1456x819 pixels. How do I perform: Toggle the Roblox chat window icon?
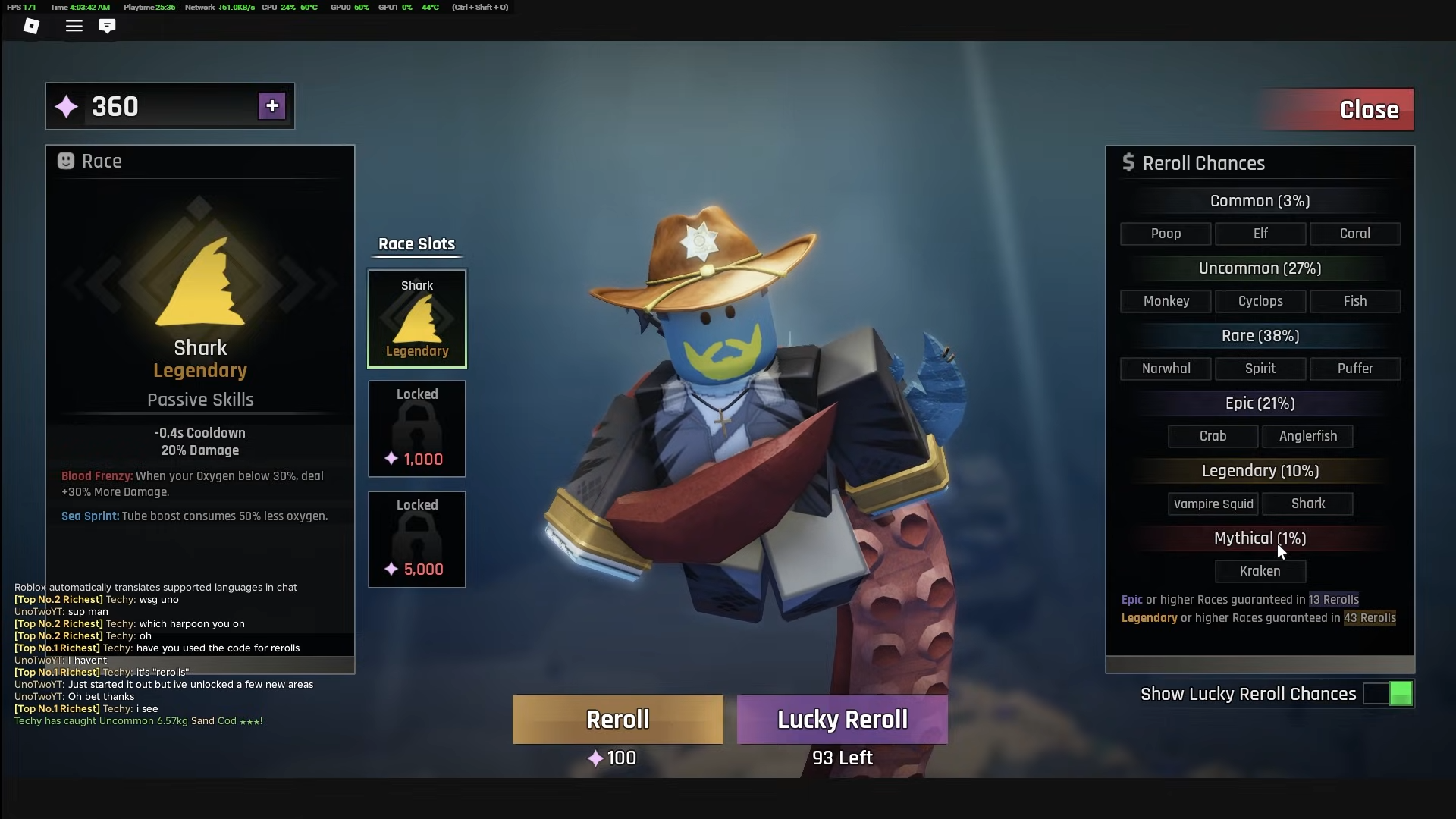tap(107, 26)
